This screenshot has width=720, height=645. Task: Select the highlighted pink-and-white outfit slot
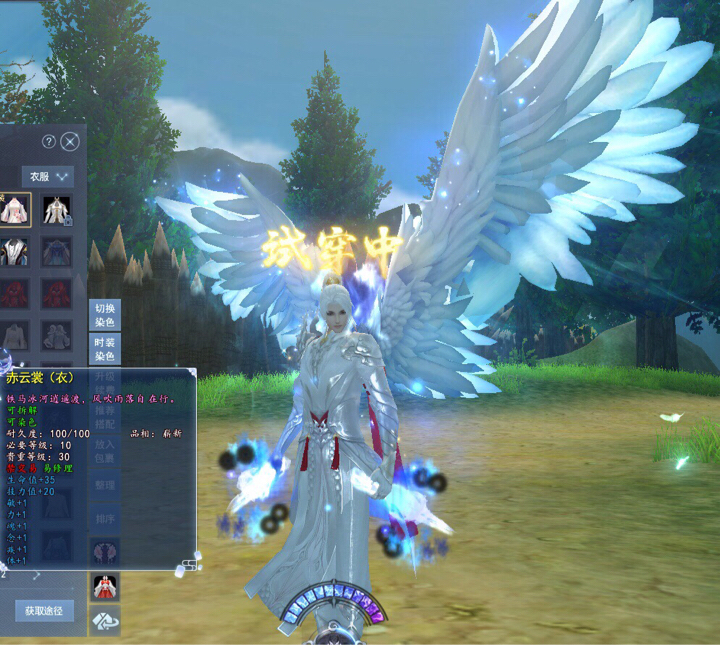tap(15, 209)
